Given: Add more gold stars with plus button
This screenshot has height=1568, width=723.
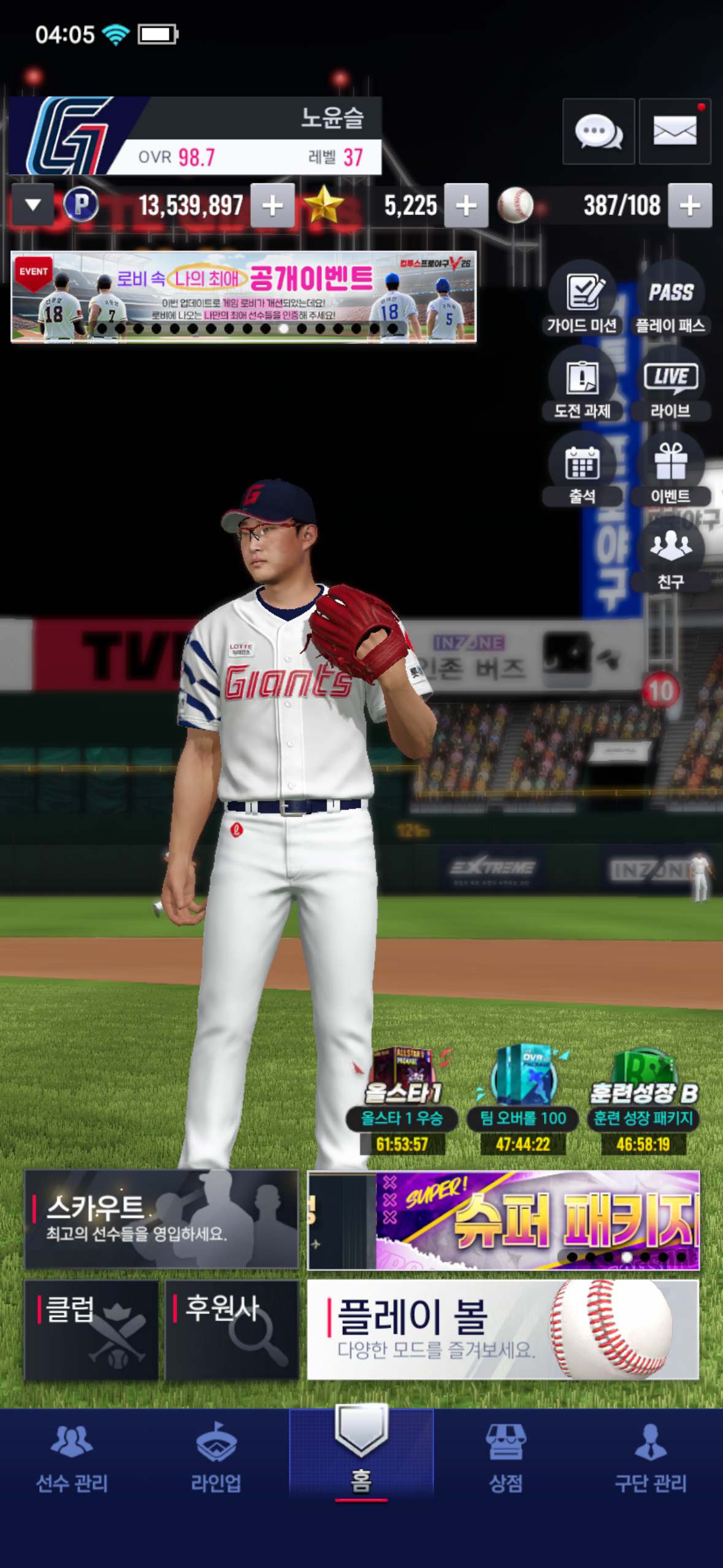Looking at the screenshot, I should pyautogui.click(x=466, y=206).
